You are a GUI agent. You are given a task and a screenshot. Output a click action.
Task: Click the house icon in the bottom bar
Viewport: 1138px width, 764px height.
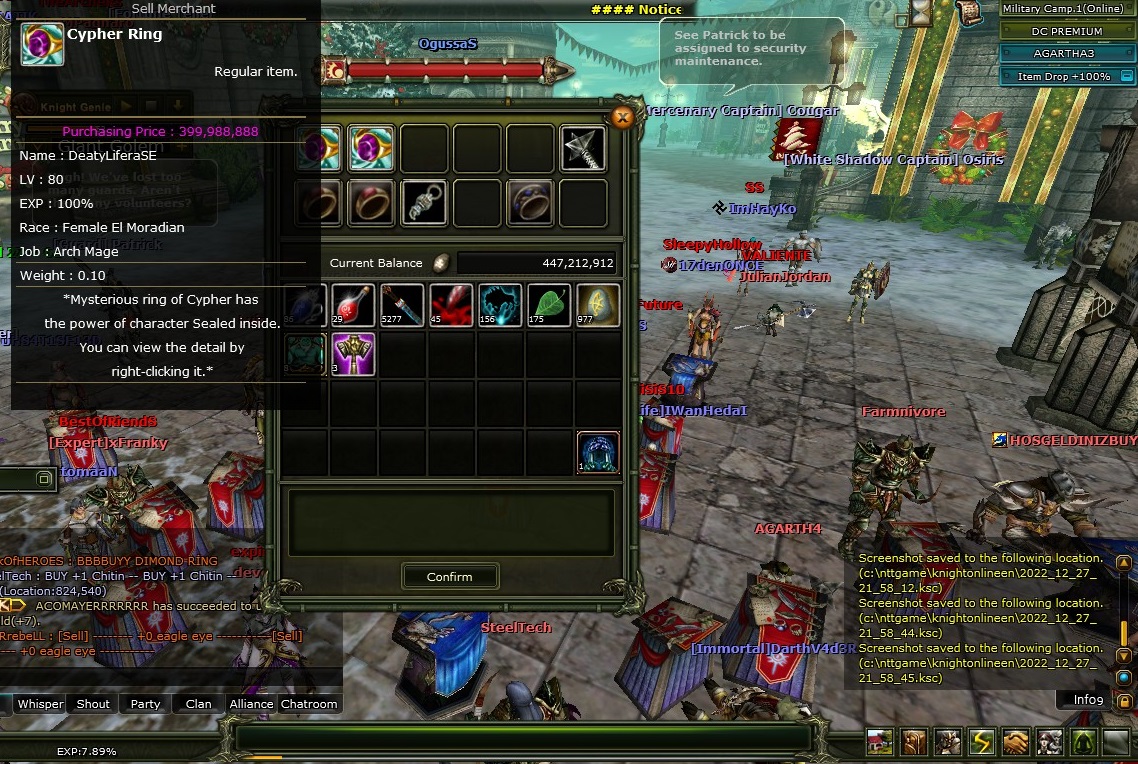tap(881, 742)
